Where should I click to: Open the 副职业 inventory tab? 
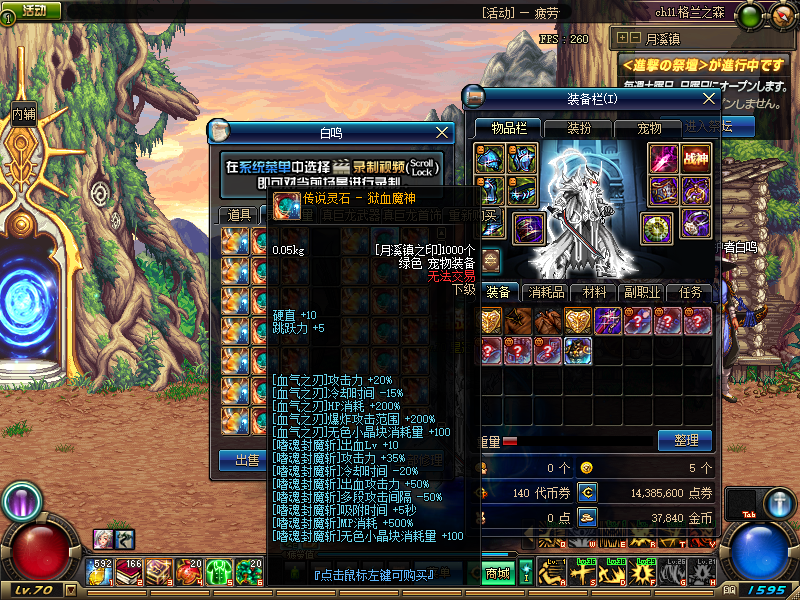642,292
